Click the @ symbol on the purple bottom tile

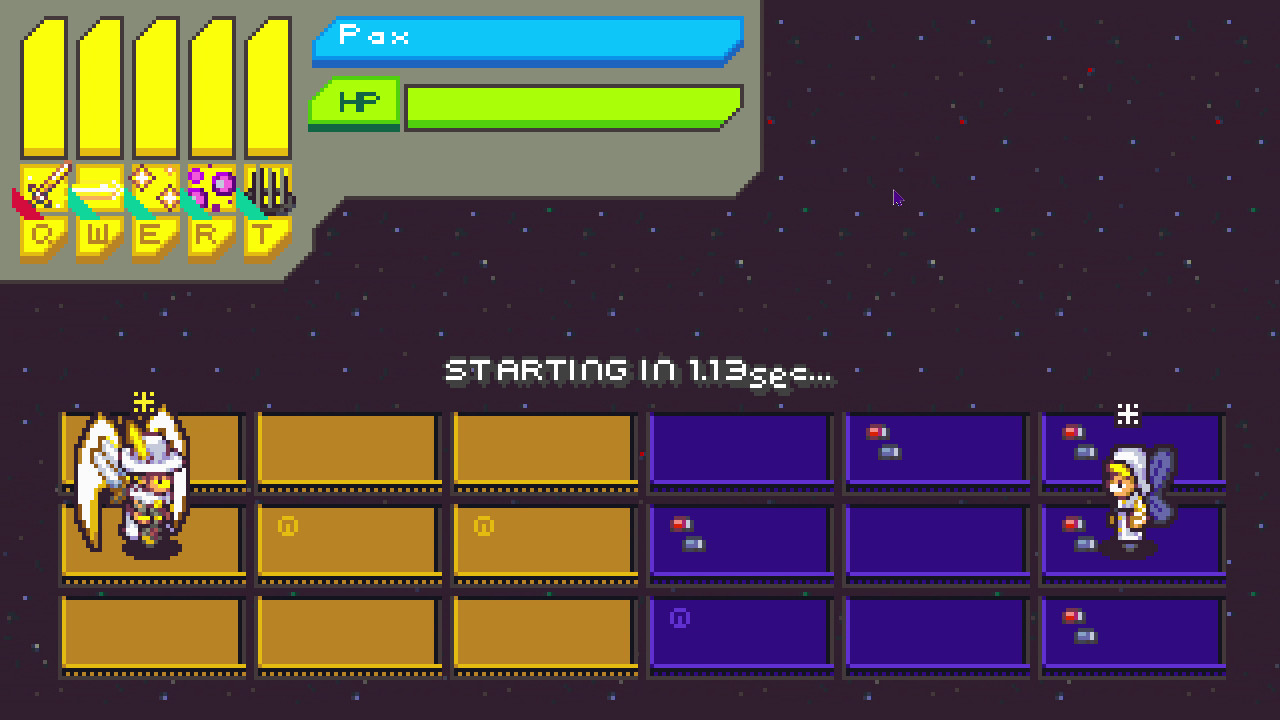click(679, 618)
